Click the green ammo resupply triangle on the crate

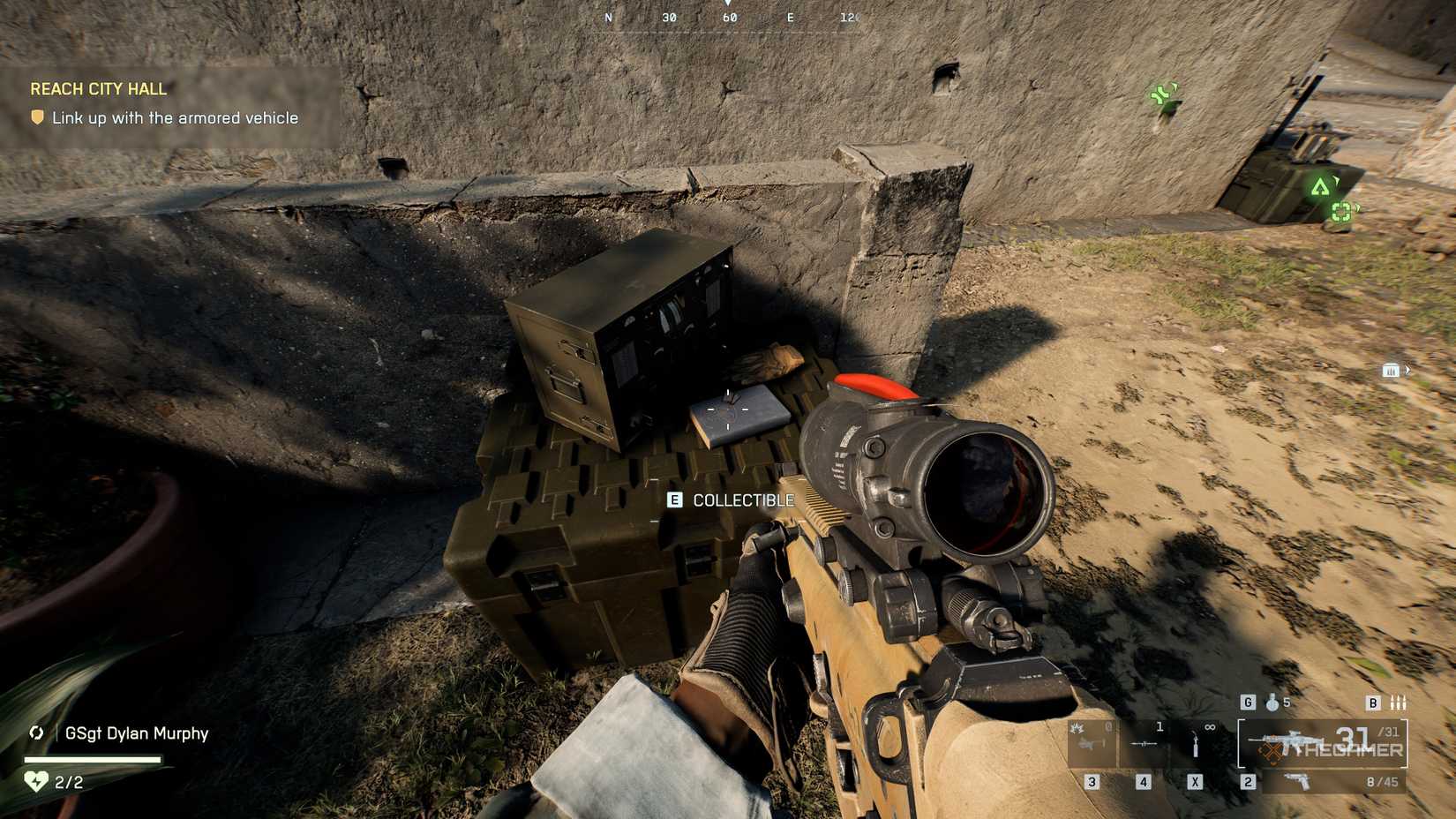point(1322,188)
